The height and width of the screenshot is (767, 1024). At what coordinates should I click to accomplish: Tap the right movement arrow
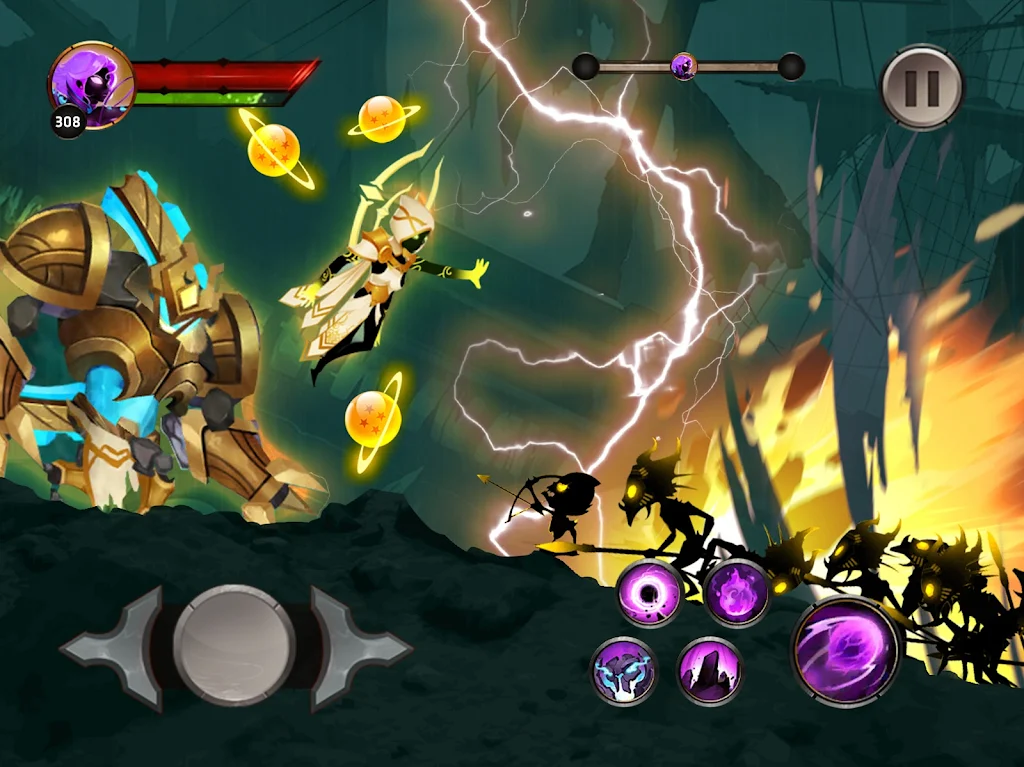pyautogui.click(x=360, y=647)
